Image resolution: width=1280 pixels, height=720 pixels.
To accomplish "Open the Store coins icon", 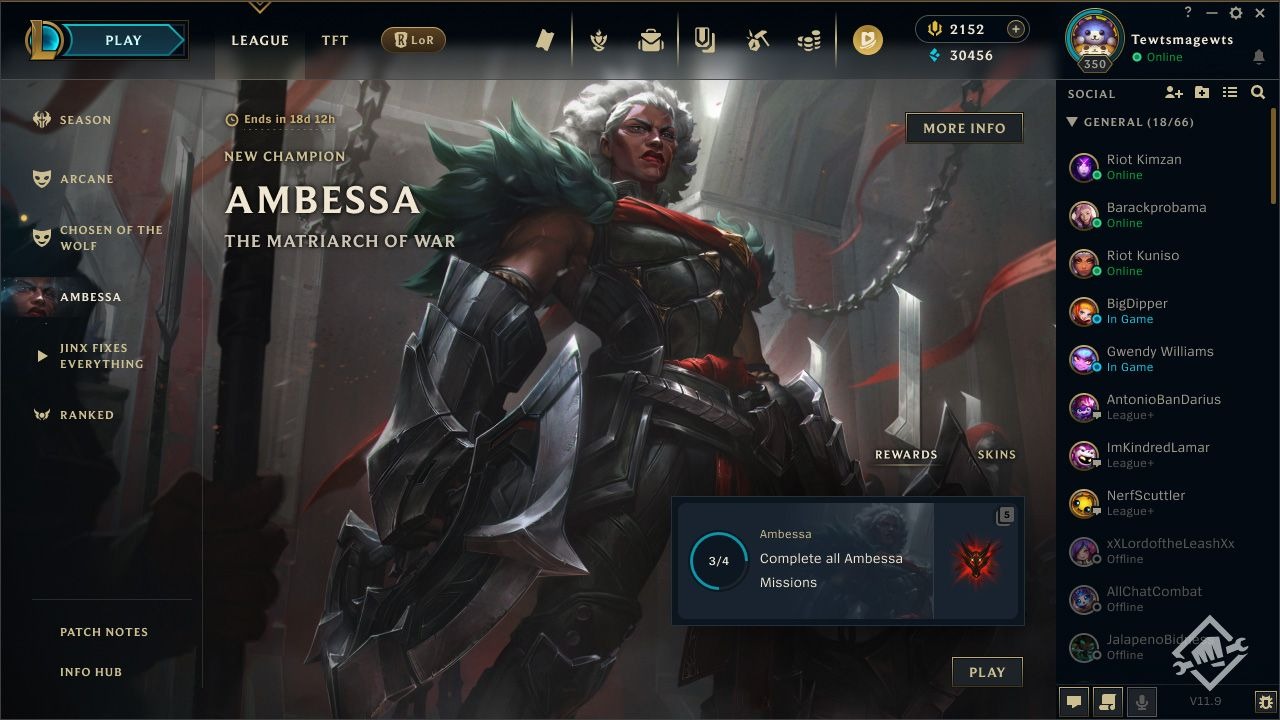I will [810, 38].
